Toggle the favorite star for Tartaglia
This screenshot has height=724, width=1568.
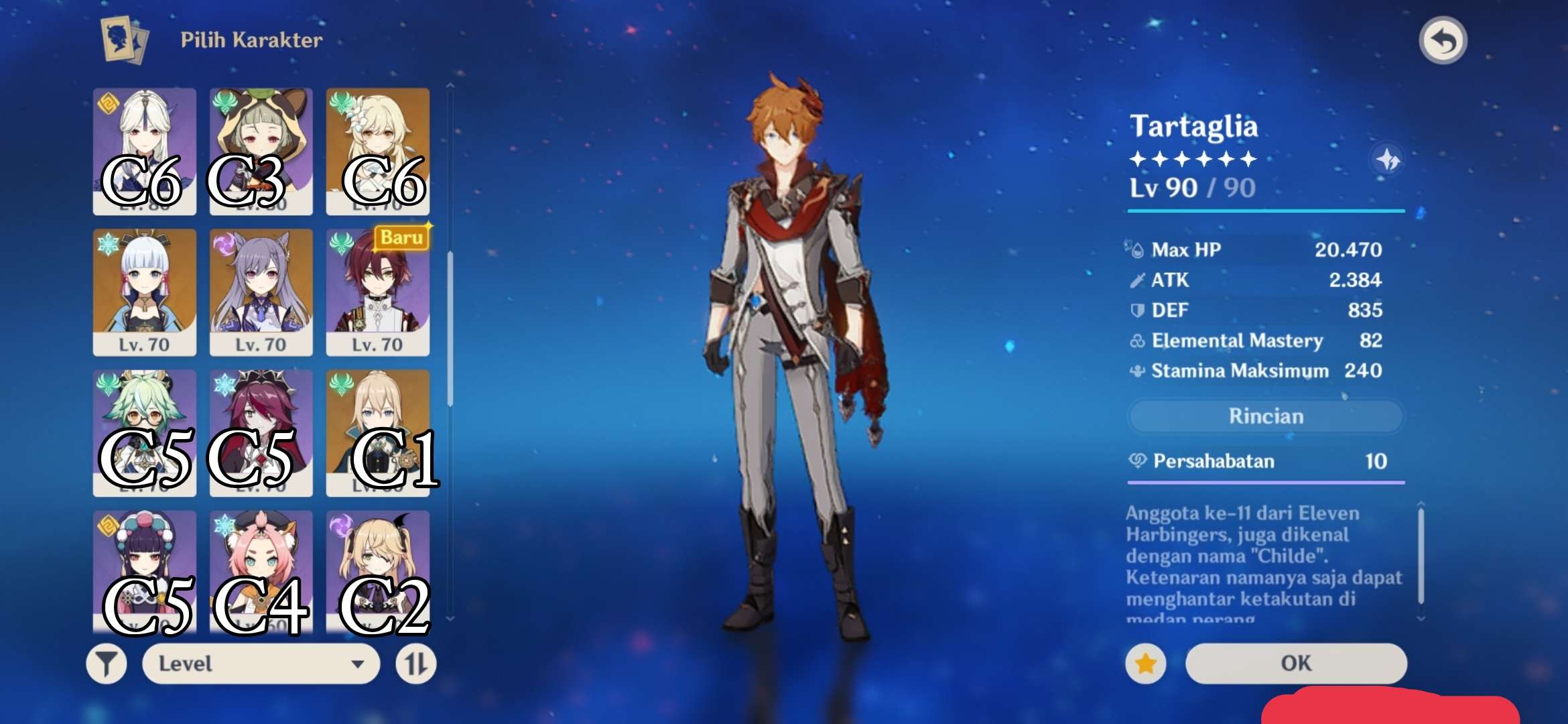[1145, 662]
